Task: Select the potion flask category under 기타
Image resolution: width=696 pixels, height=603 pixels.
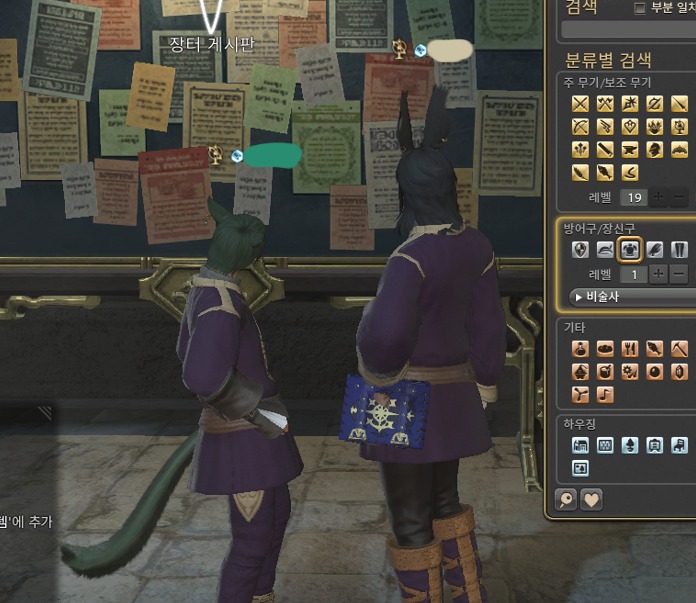Action: [x=580, y=349]
